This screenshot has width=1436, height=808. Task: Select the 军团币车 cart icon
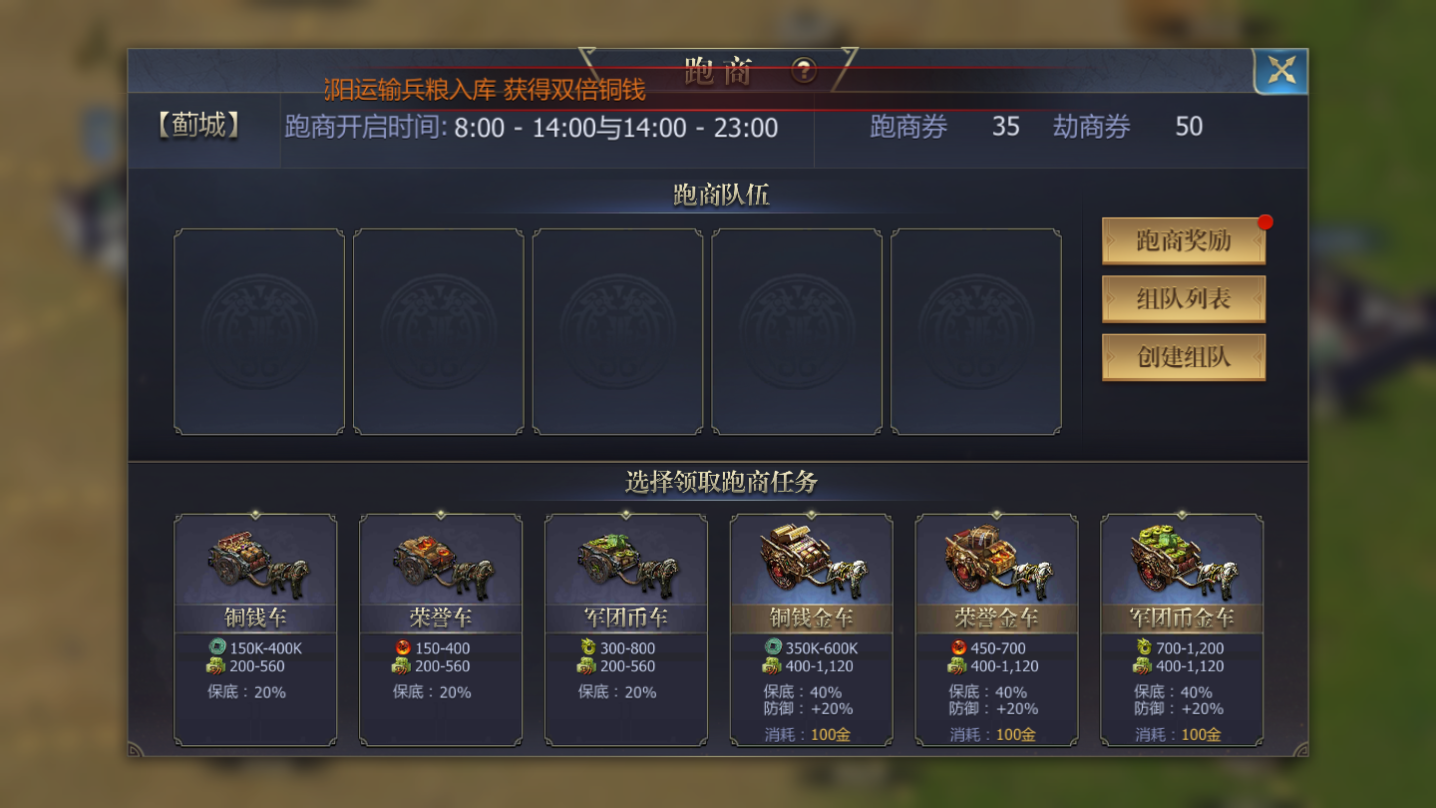click(x=625, y=563)
